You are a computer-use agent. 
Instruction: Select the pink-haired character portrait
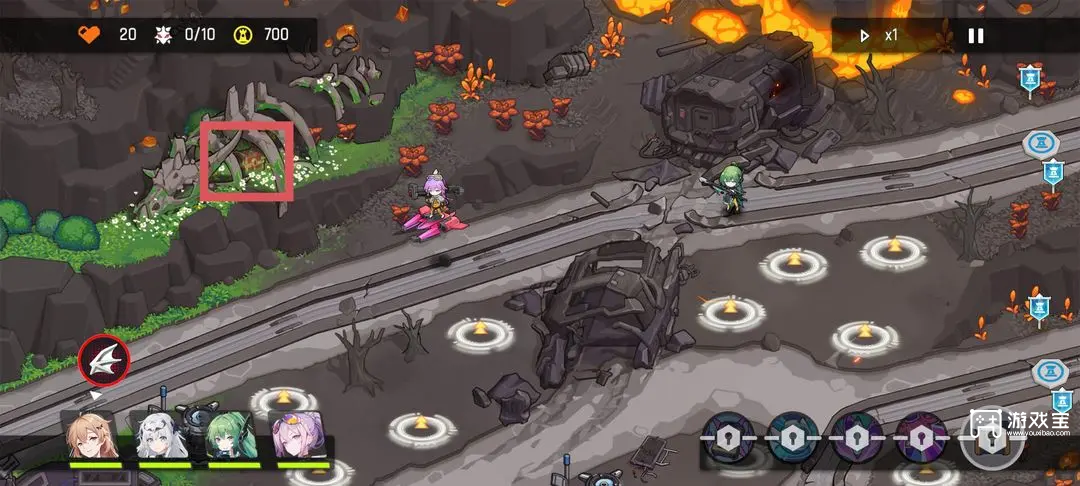[297, 435]
